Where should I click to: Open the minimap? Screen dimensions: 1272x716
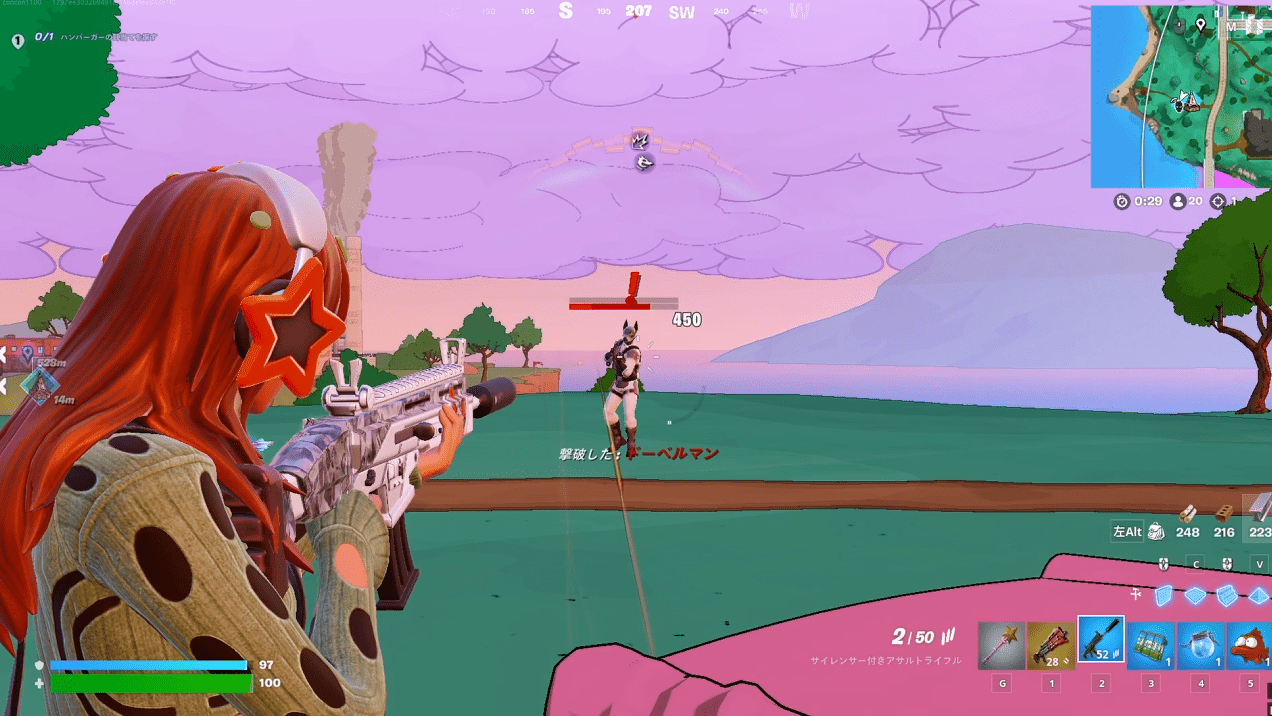tap(1181, 96)
